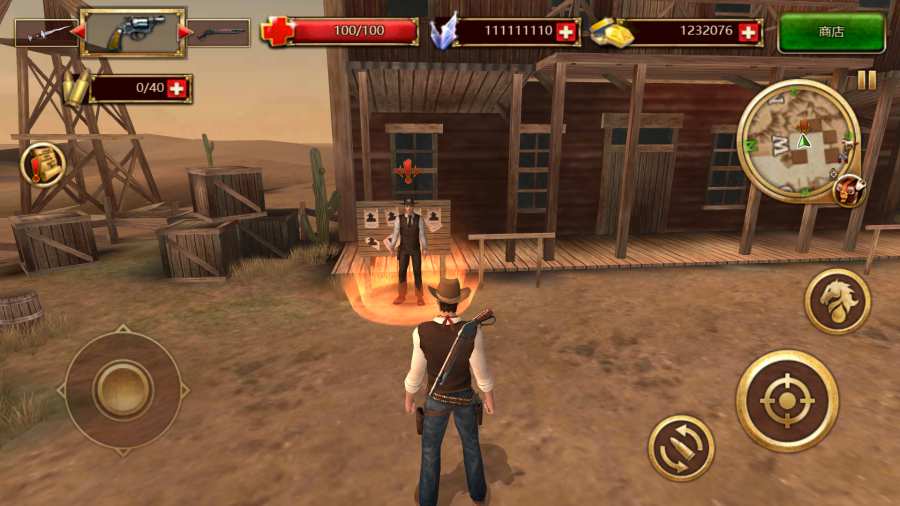This screenshot has height=506, width=900.
Task: Choose the rifle weapon slot
Action: coord(220,33)
